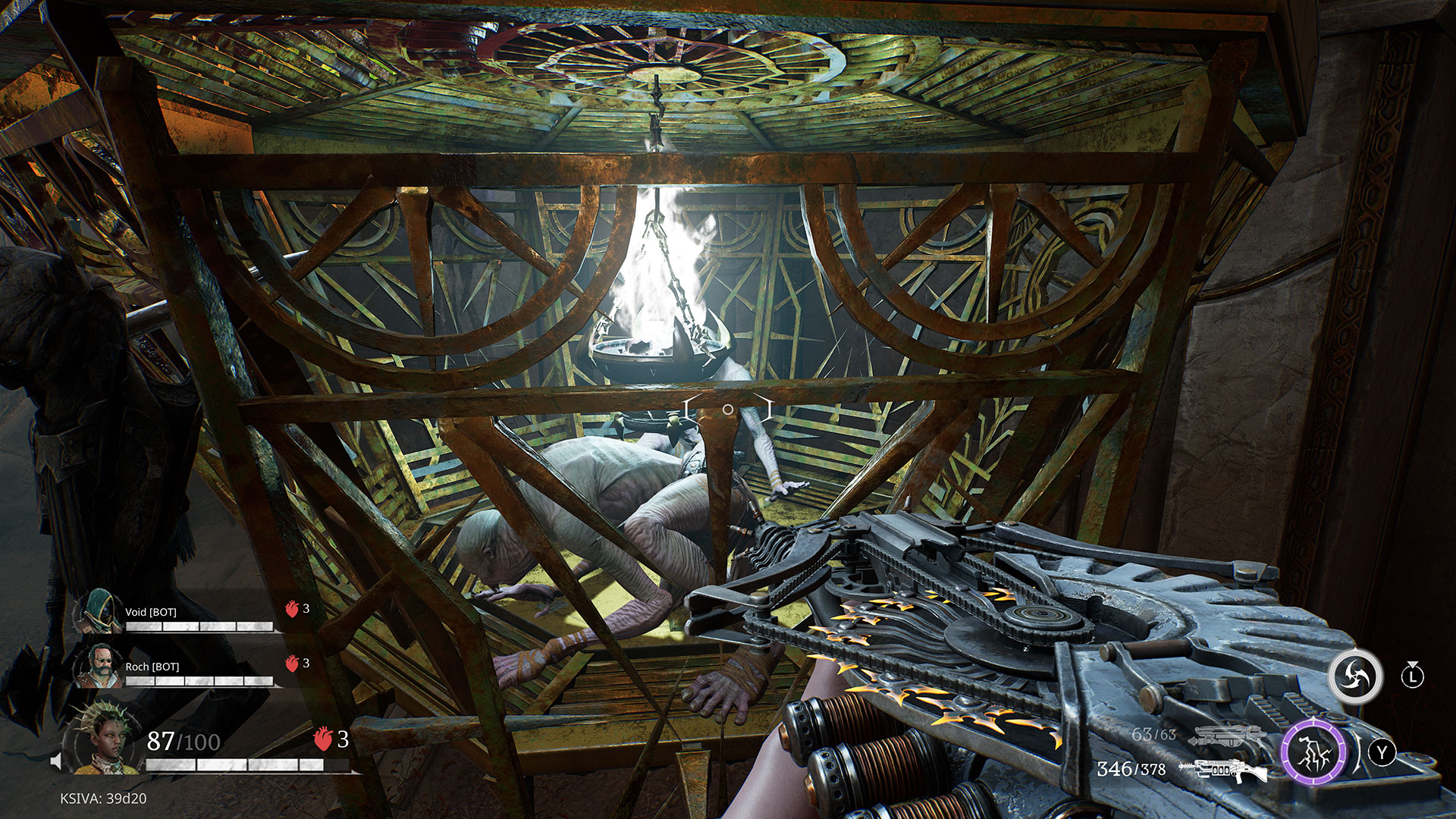Activate the purple lightning ability icon
This screenshot has height=819, width=1456.
tap(1313, 752)
